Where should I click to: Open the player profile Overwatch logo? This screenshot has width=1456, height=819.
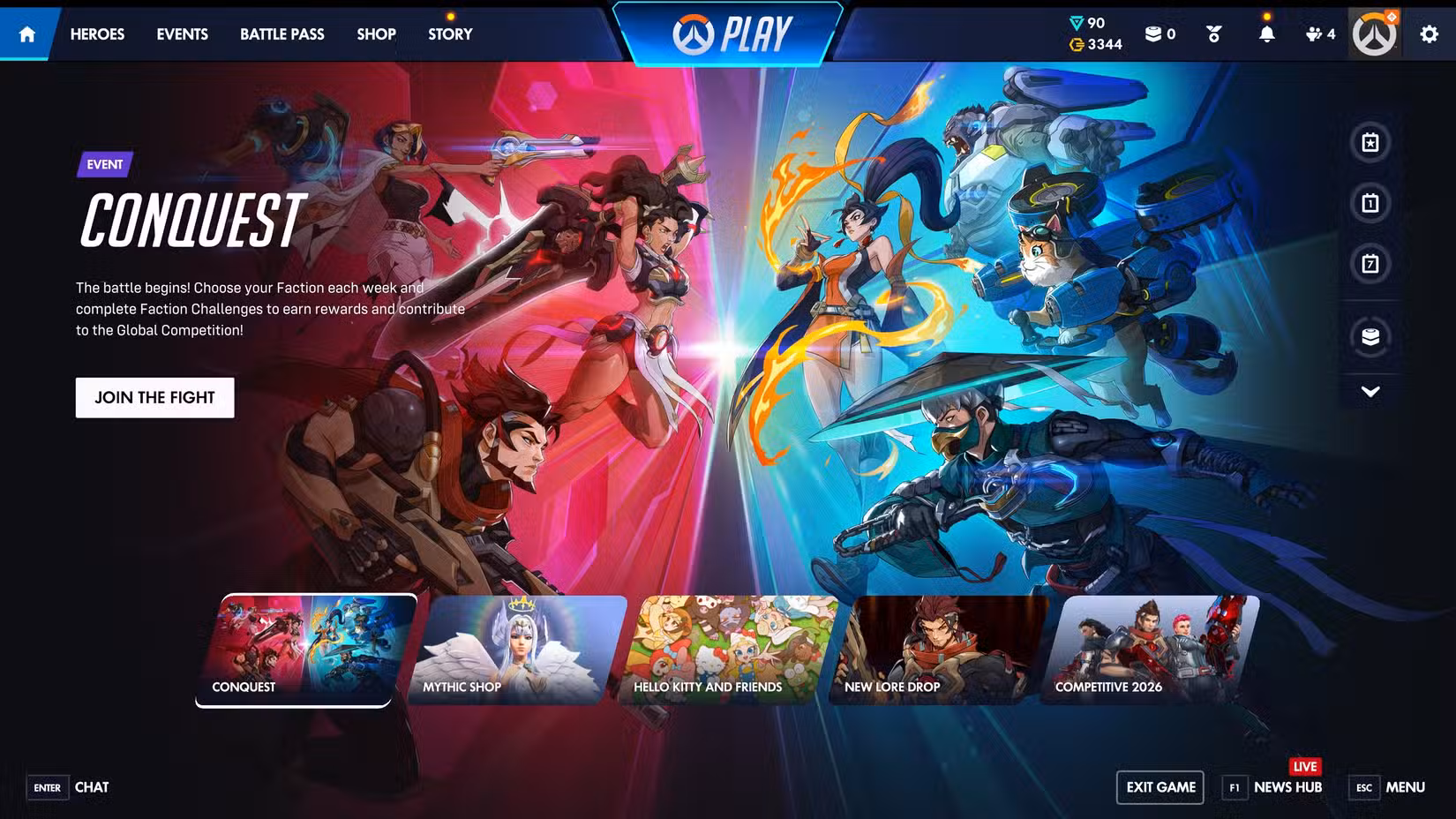[x=1373, y=33]
